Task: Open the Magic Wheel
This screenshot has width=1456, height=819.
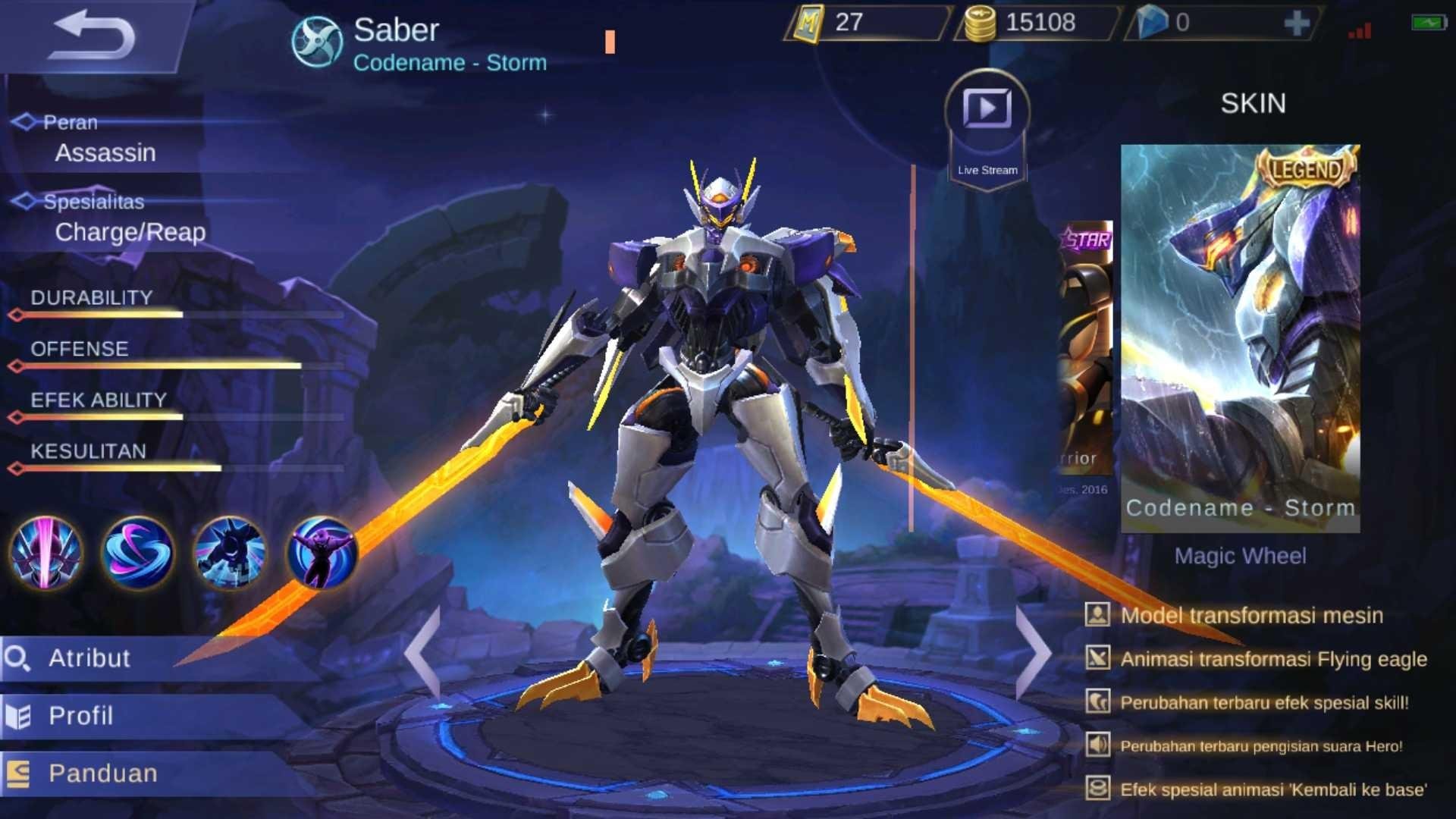Action: coord(1241,556)
